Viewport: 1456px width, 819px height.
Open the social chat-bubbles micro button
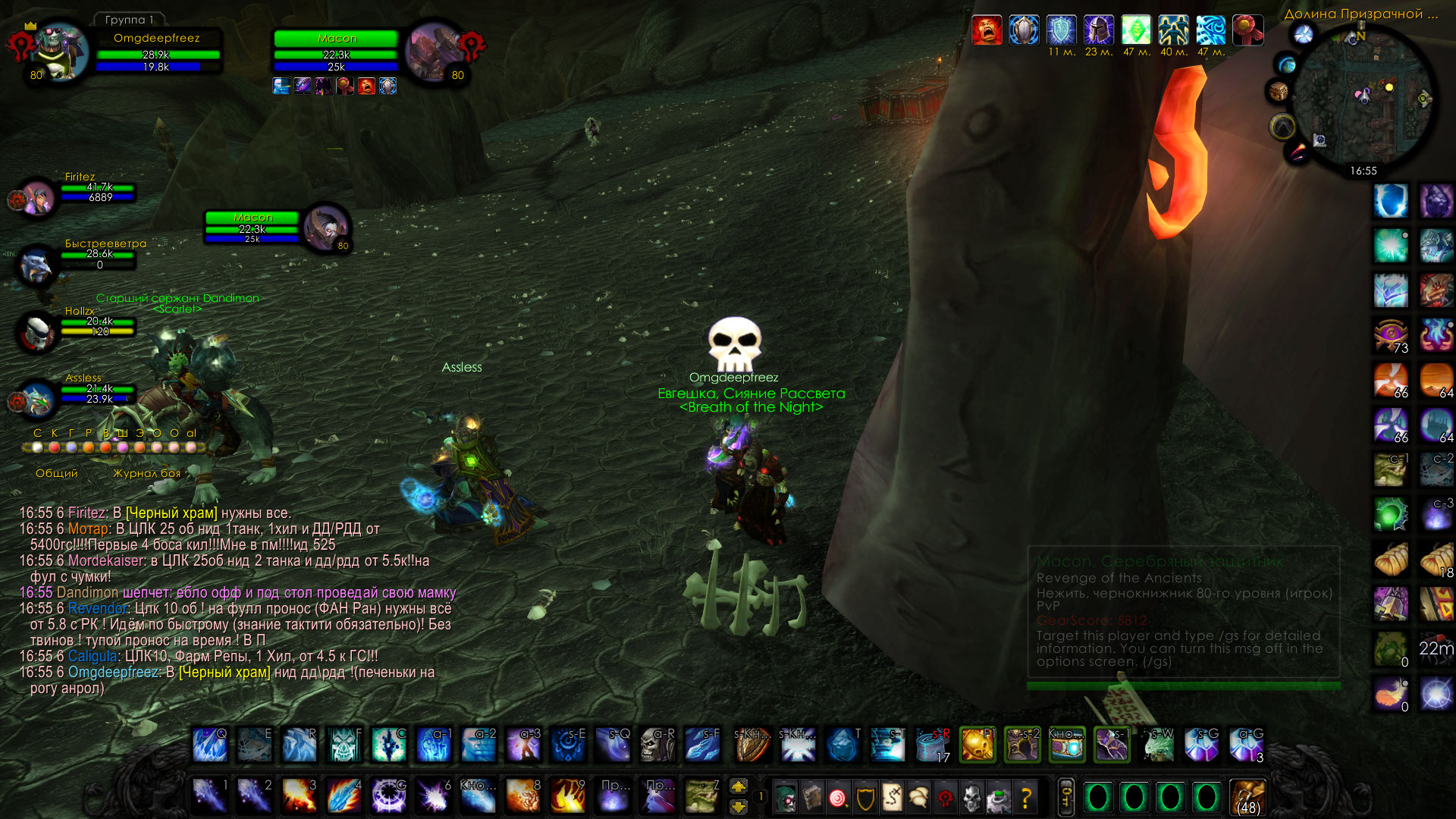918,798
